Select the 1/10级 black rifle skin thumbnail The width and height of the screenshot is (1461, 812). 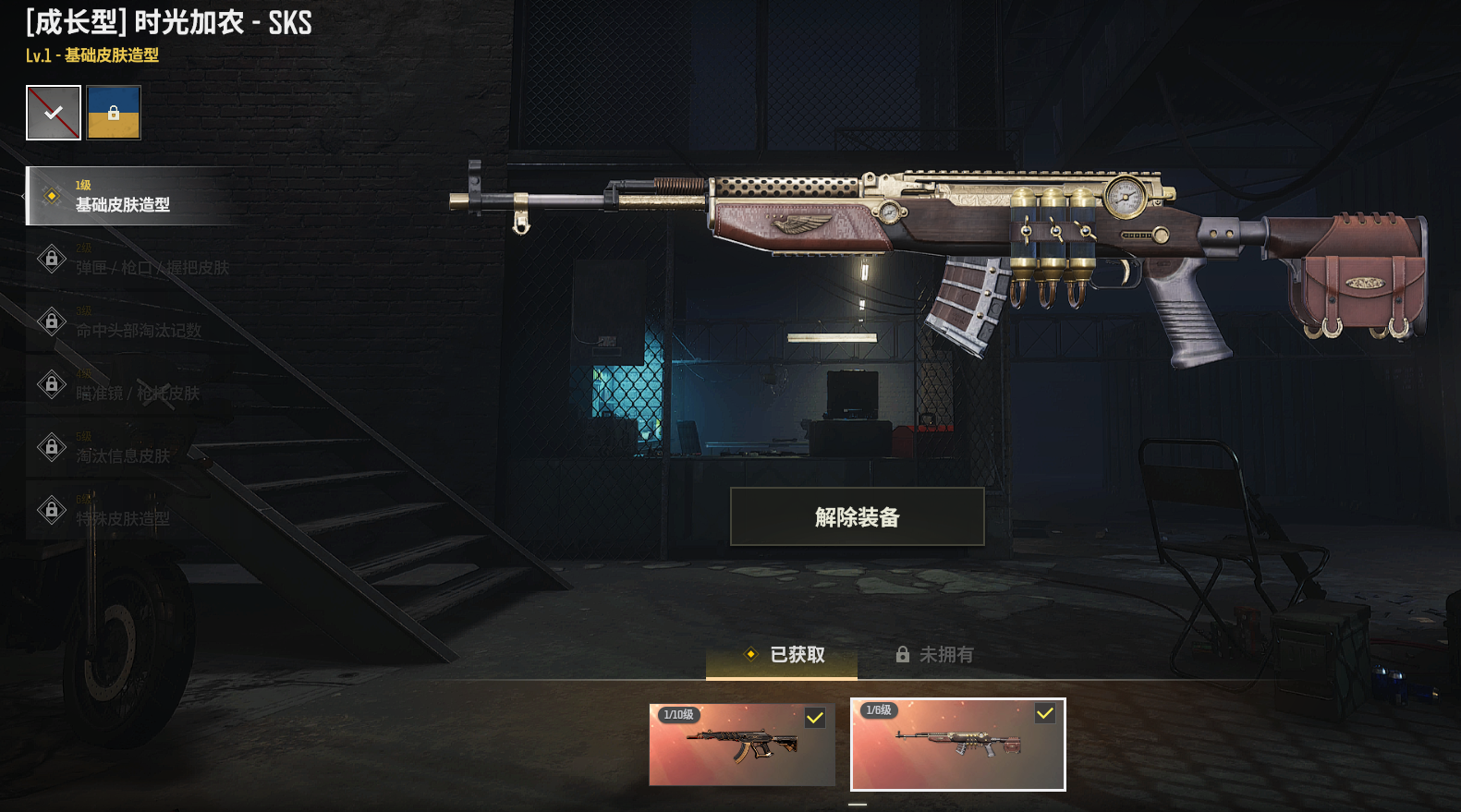click(741, 745)
